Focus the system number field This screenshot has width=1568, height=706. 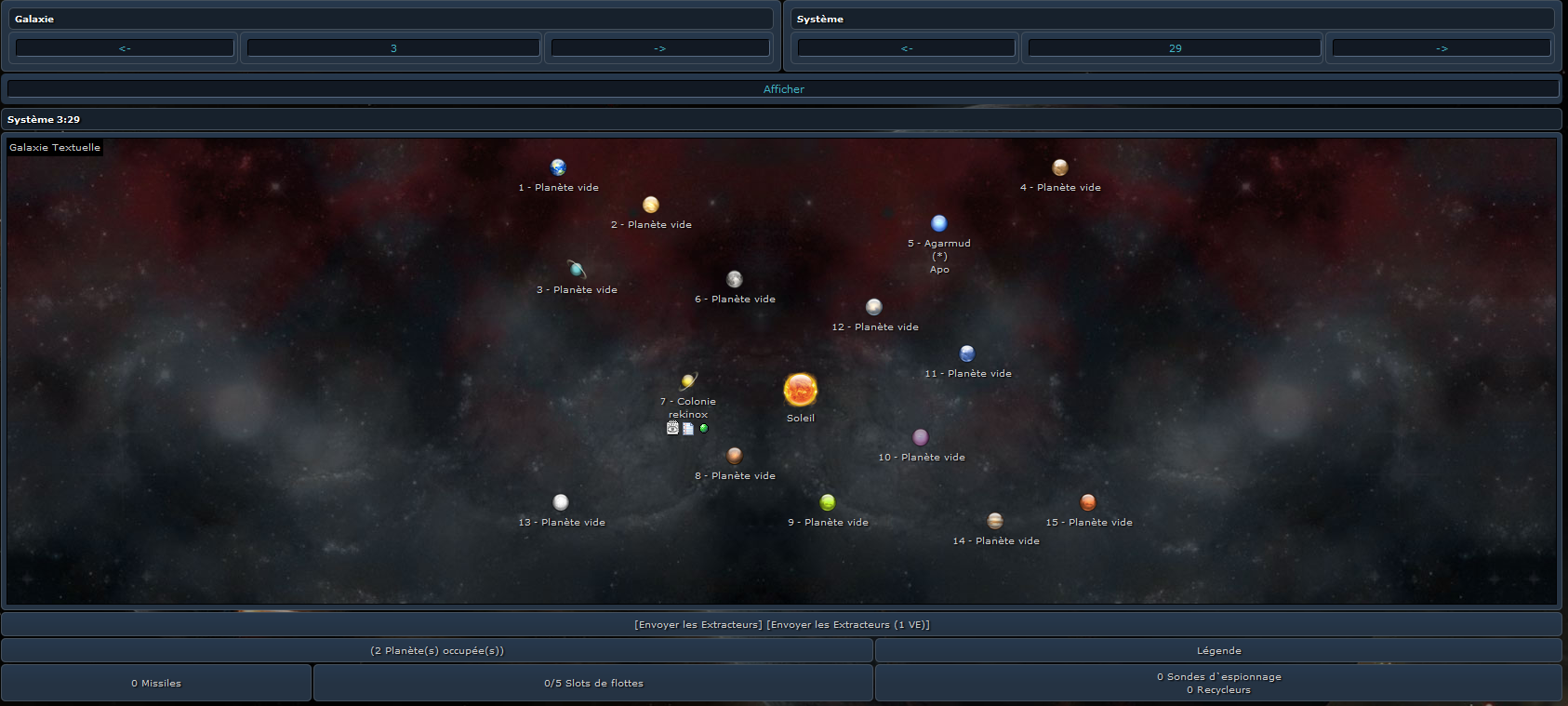tap(1175, 48)
